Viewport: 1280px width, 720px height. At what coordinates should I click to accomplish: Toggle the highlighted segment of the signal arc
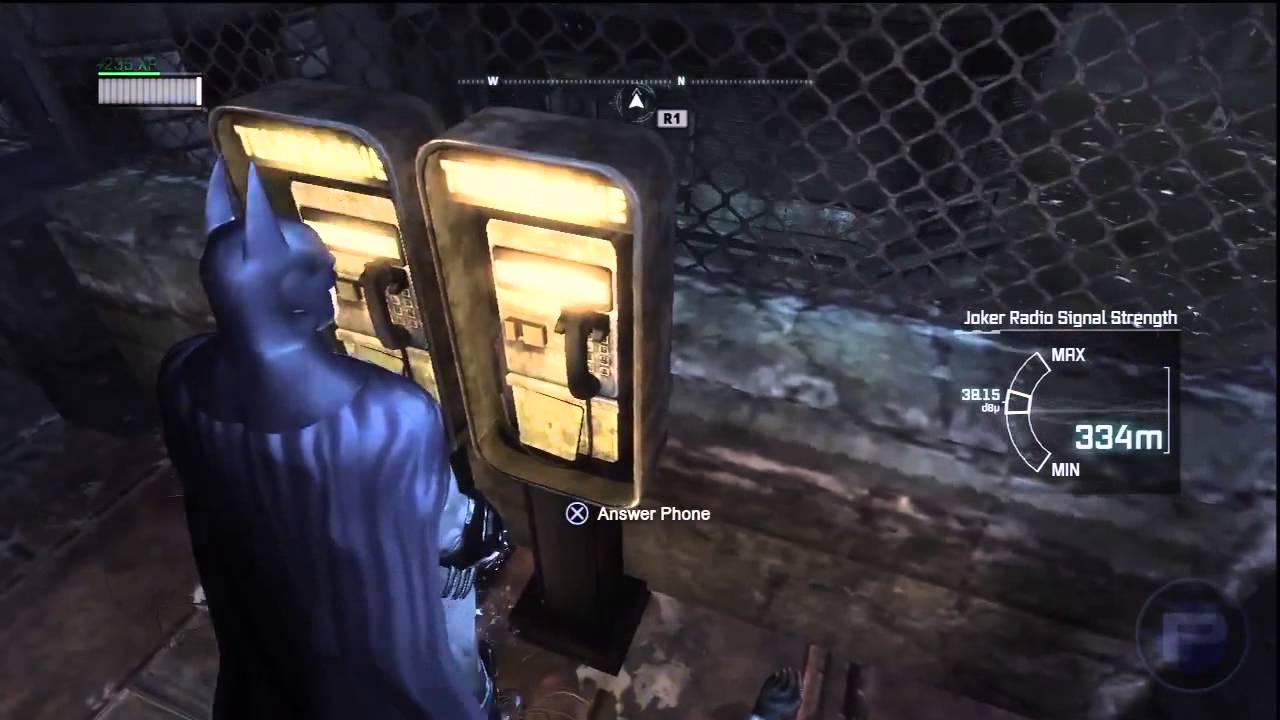1018,400
